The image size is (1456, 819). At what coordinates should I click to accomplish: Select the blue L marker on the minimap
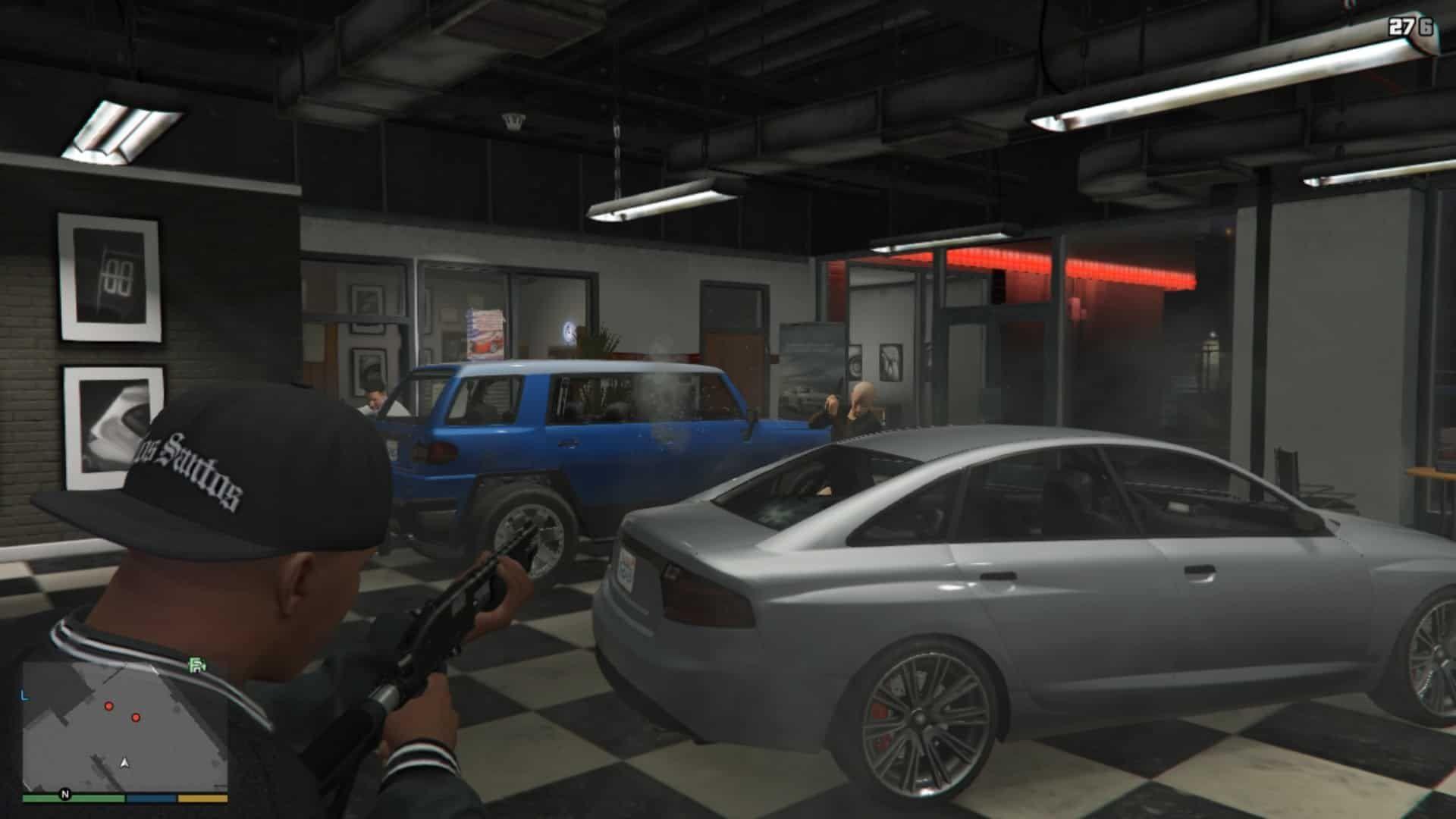click(24, 695)
